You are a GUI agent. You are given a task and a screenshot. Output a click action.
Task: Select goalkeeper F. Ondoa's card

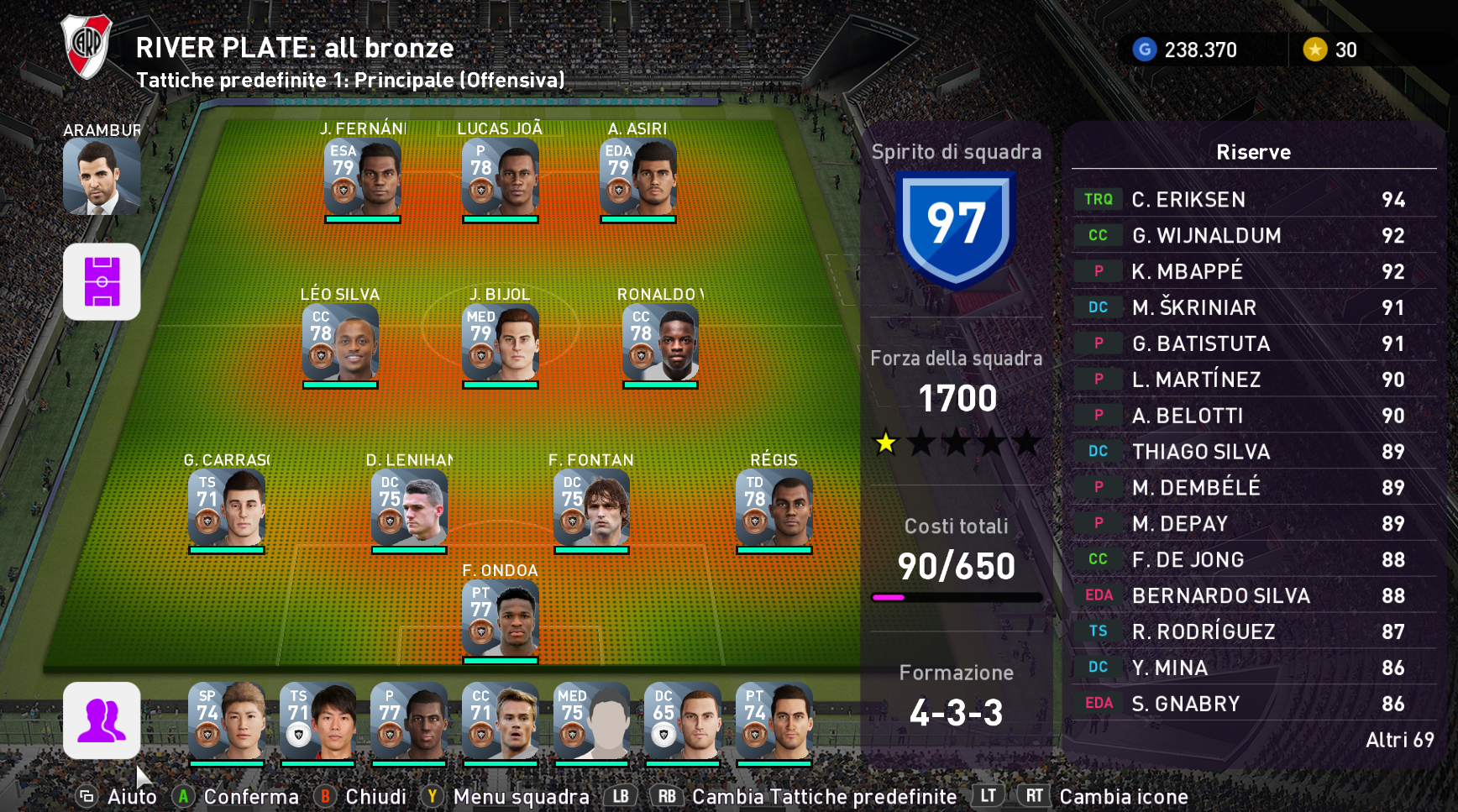(x=500, y=619)
